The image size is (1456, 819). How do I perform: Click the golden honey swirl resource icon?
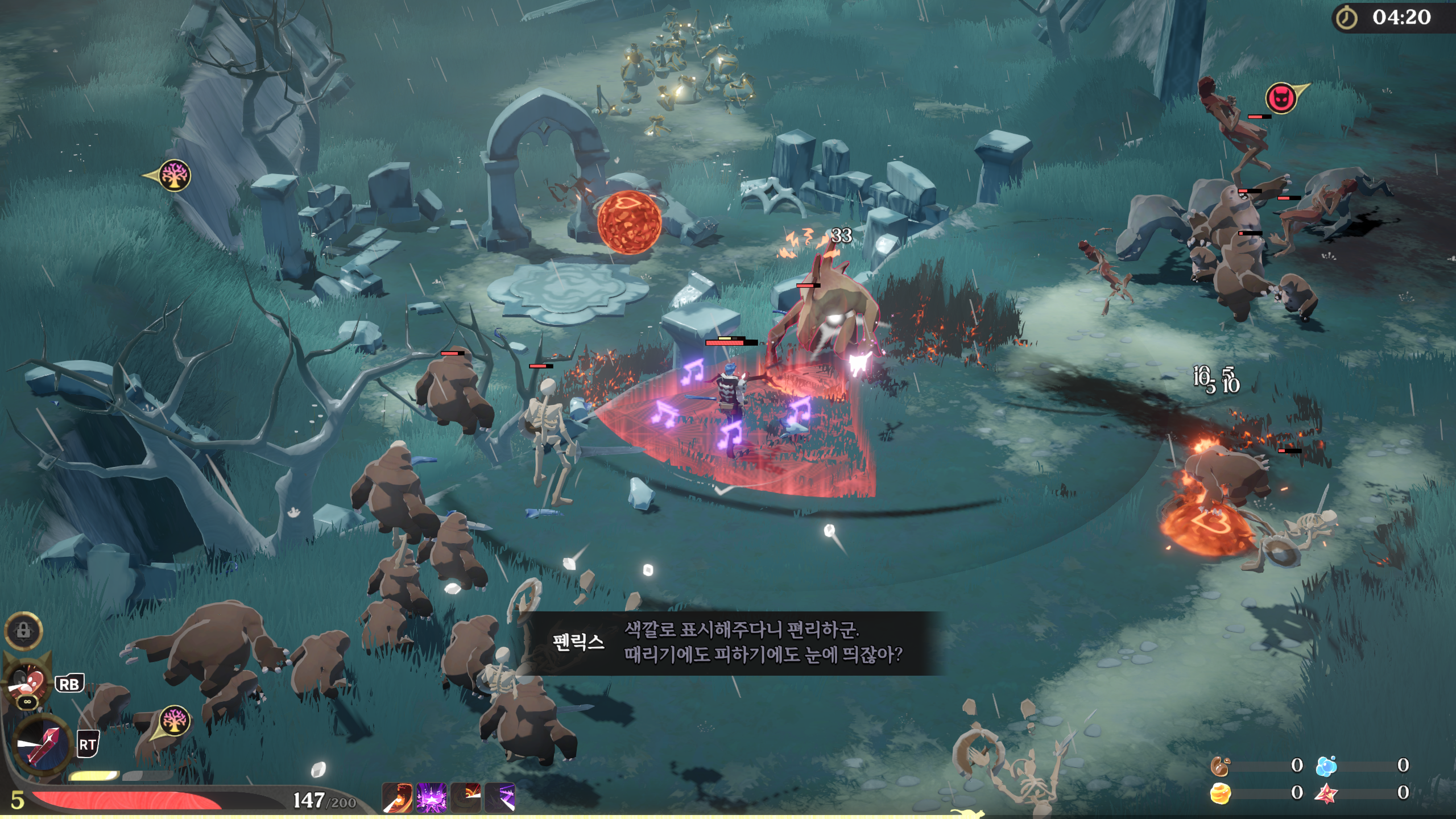[1220, 793]
